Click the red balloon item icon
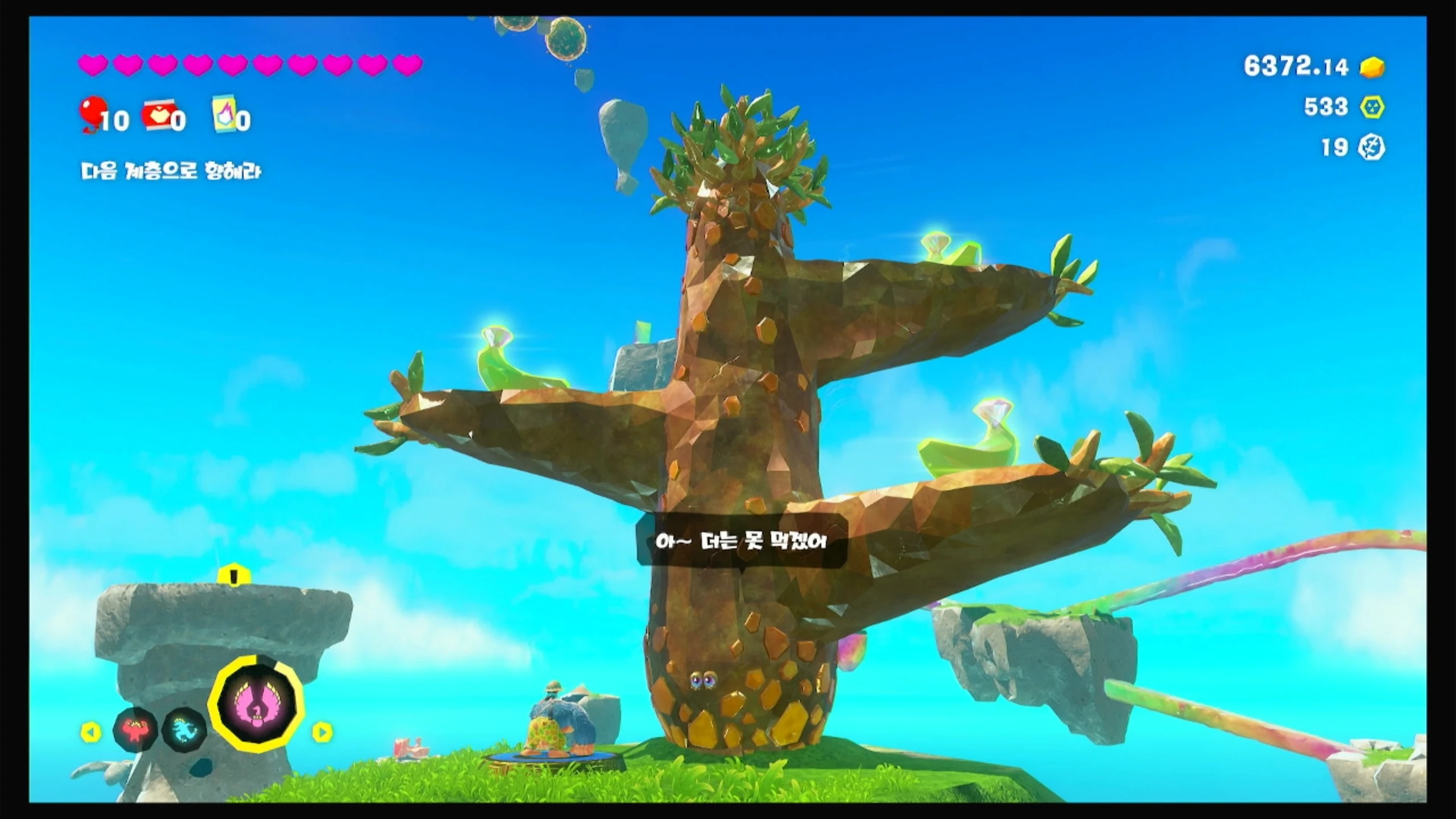1456x819 pixels. pos(93,113)
